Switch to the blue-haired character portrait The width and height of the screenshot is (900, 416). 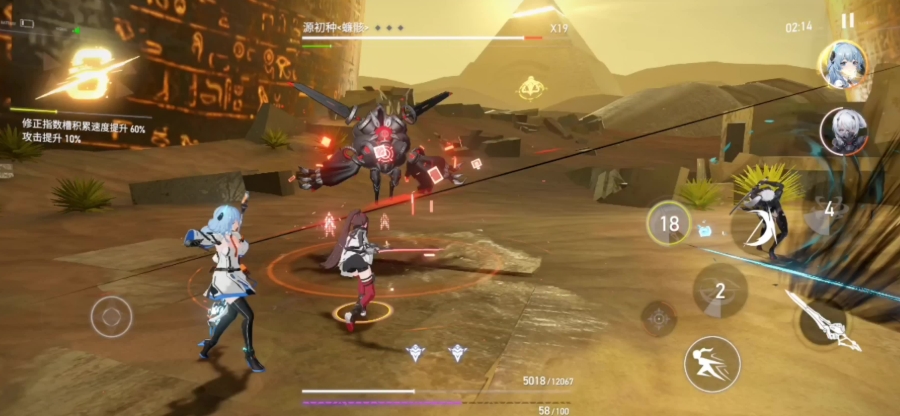(841, 65)
